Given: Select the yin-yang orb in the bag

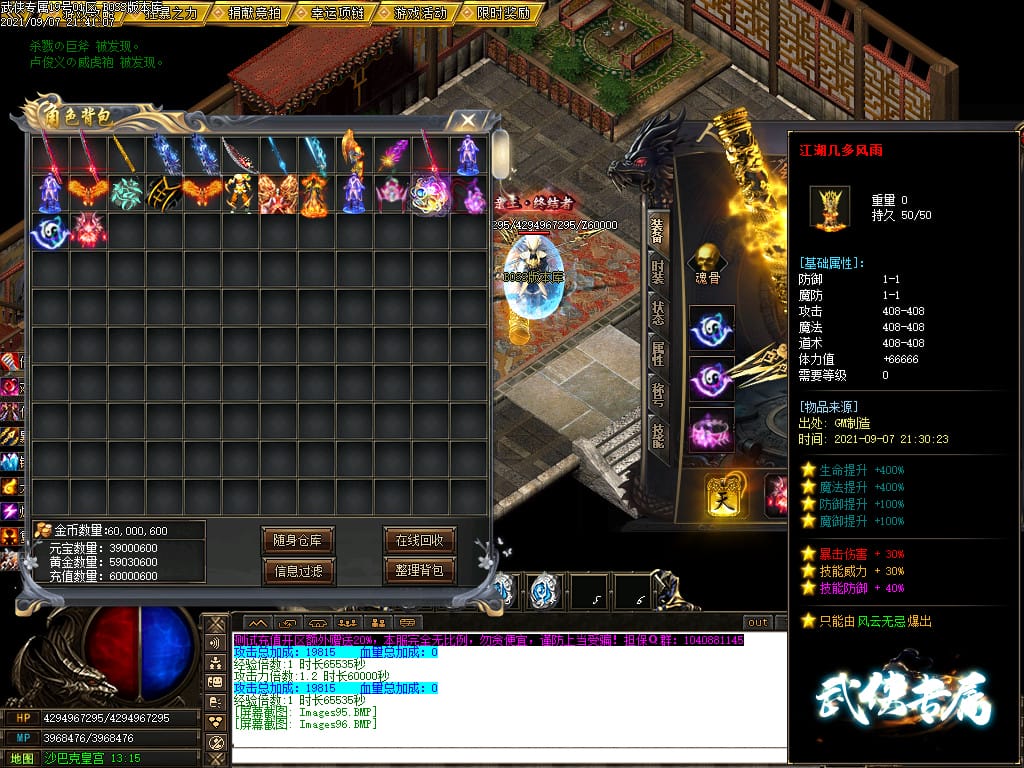Looking at the screenshot, I should click(x=50, y=231).
